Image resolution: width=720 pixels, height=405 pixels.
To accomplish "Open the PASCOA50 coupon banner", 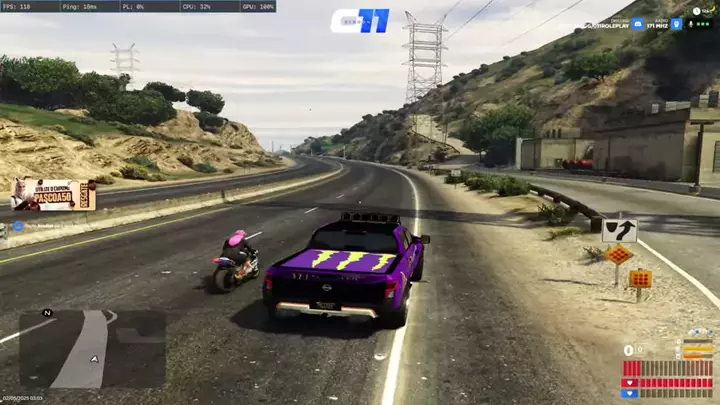I will tap(54, 194).
